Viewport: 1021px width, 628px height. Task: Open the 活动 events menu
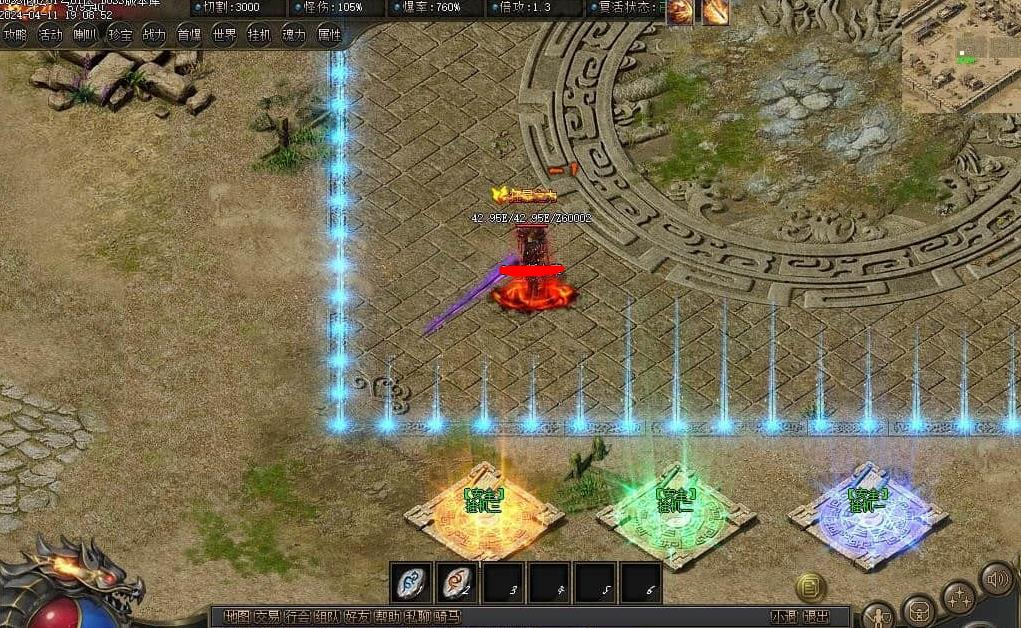pos(50,35)
